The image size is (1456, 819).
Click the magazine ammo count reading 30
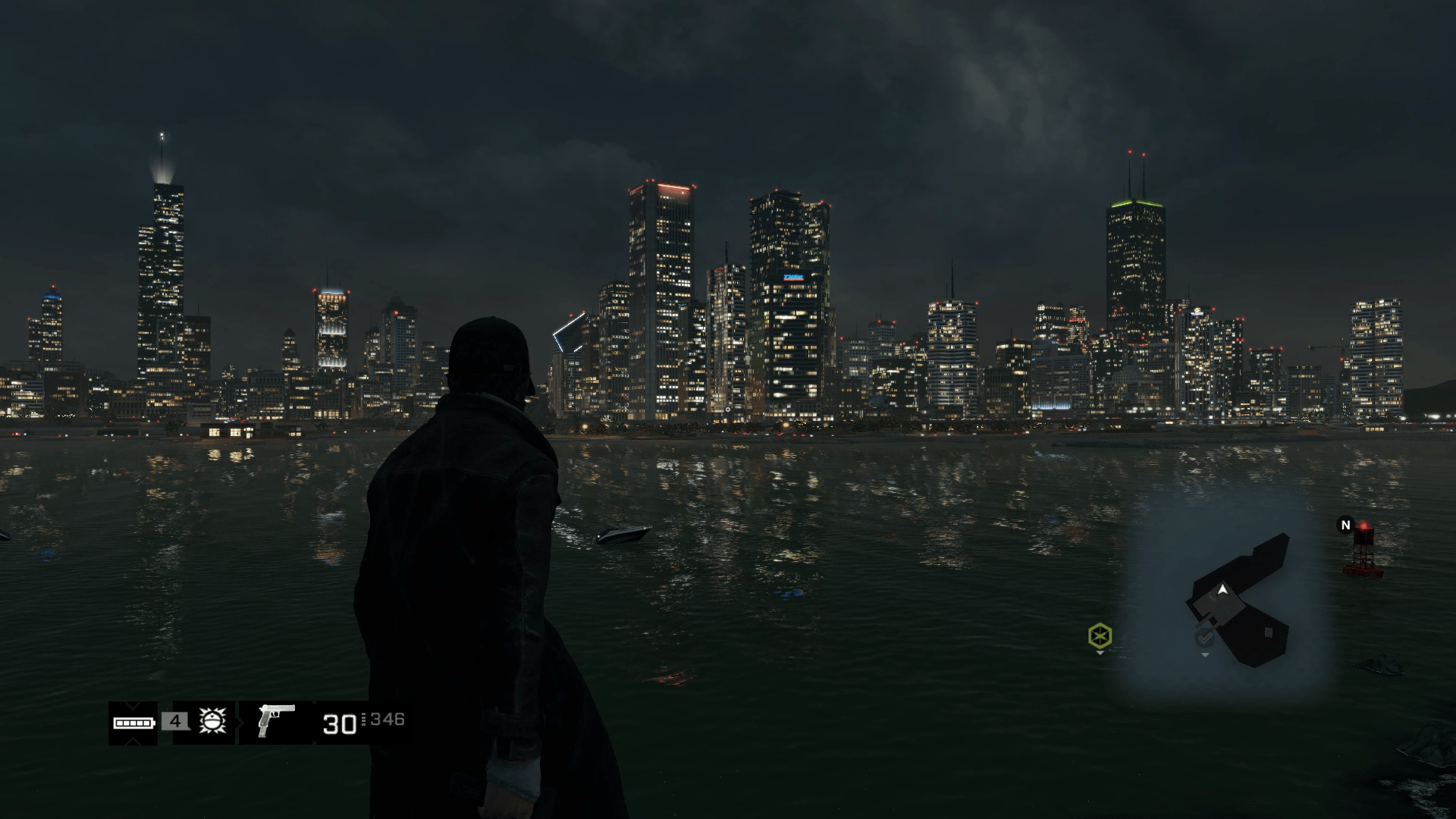point(340,724)
